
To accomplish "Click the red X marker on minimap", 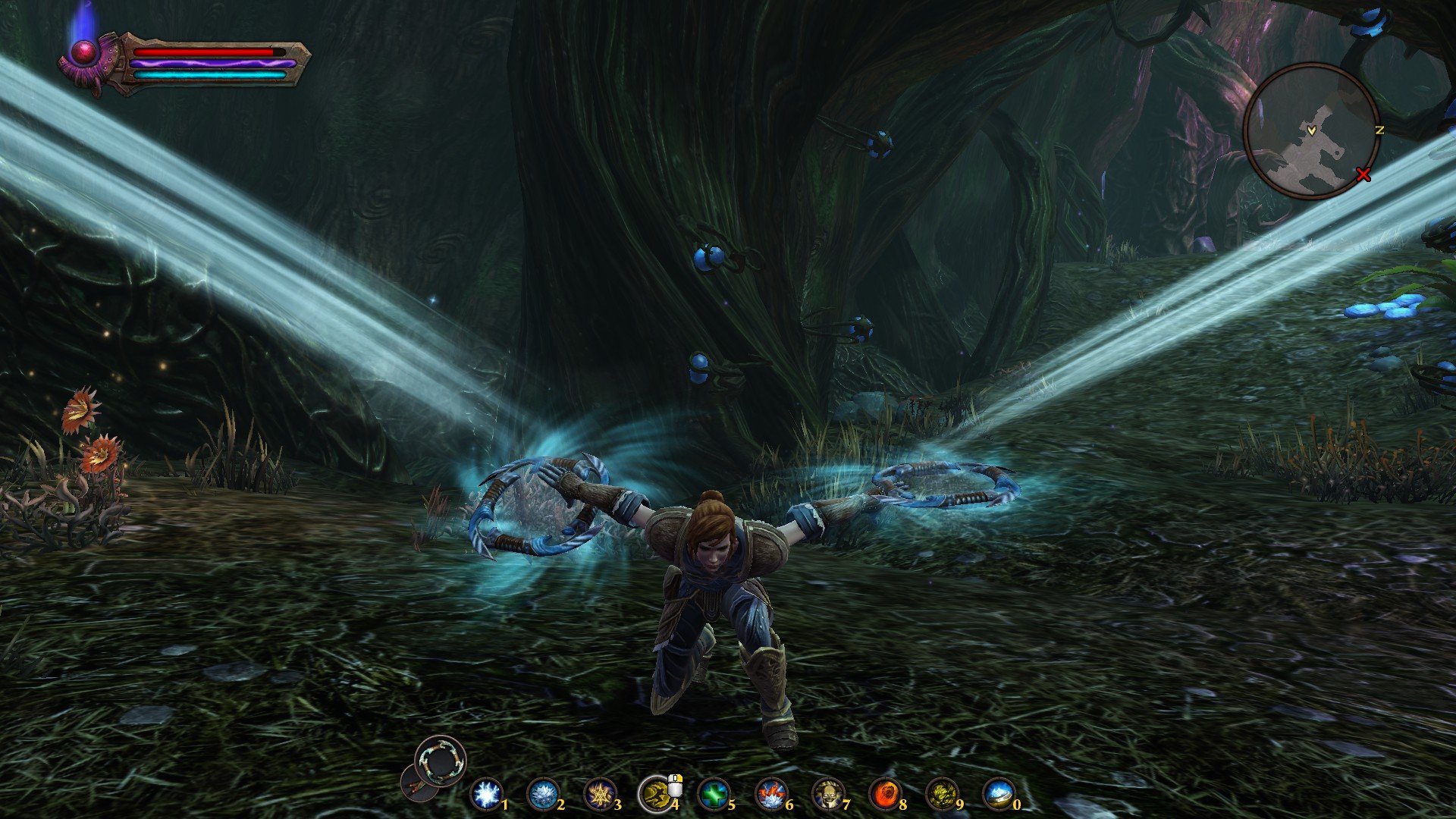I will (x=1363, y=176).
